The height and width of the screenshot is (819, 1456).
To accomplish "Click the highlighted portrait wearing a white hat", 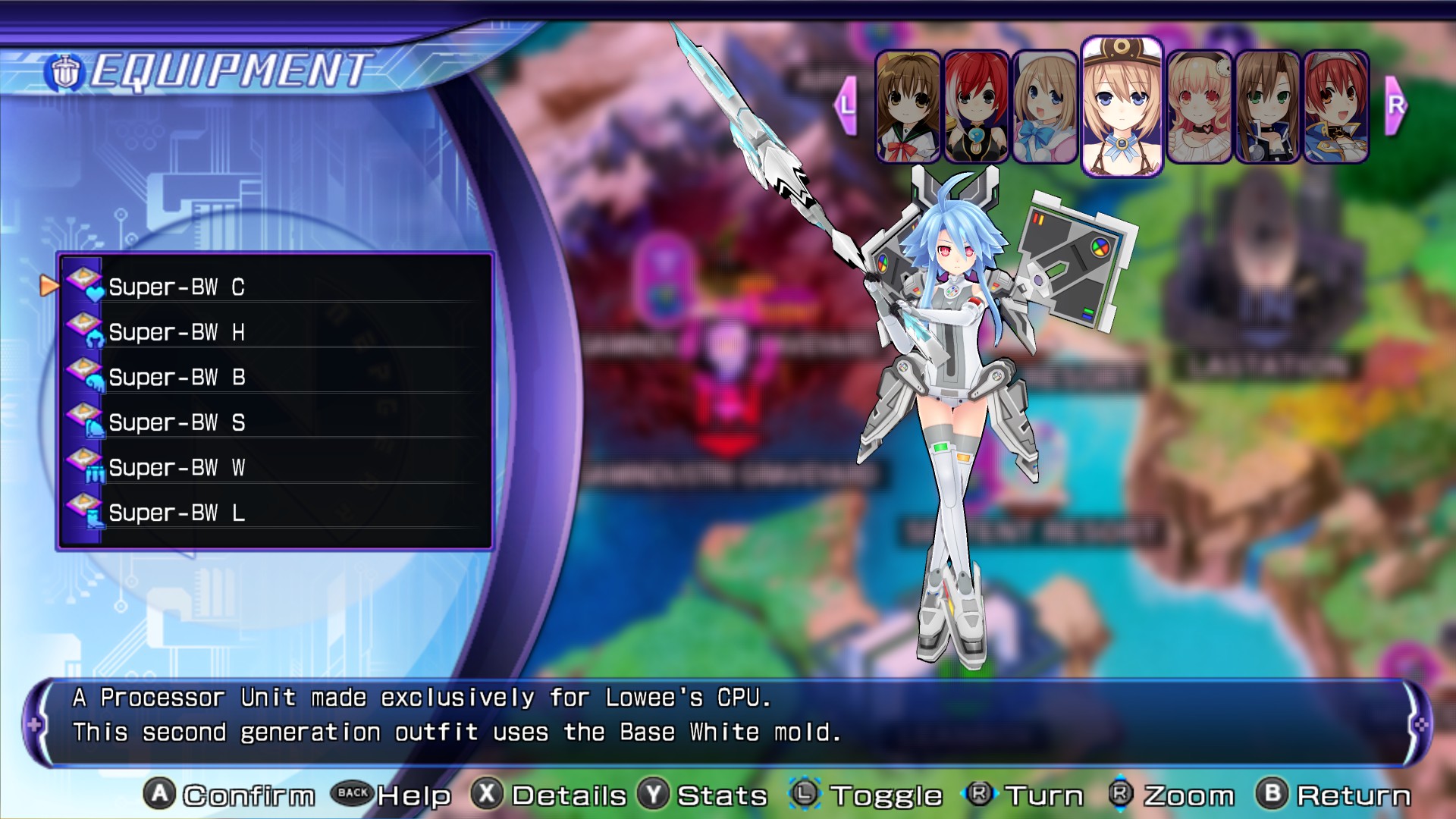I will pos(1121,106).
